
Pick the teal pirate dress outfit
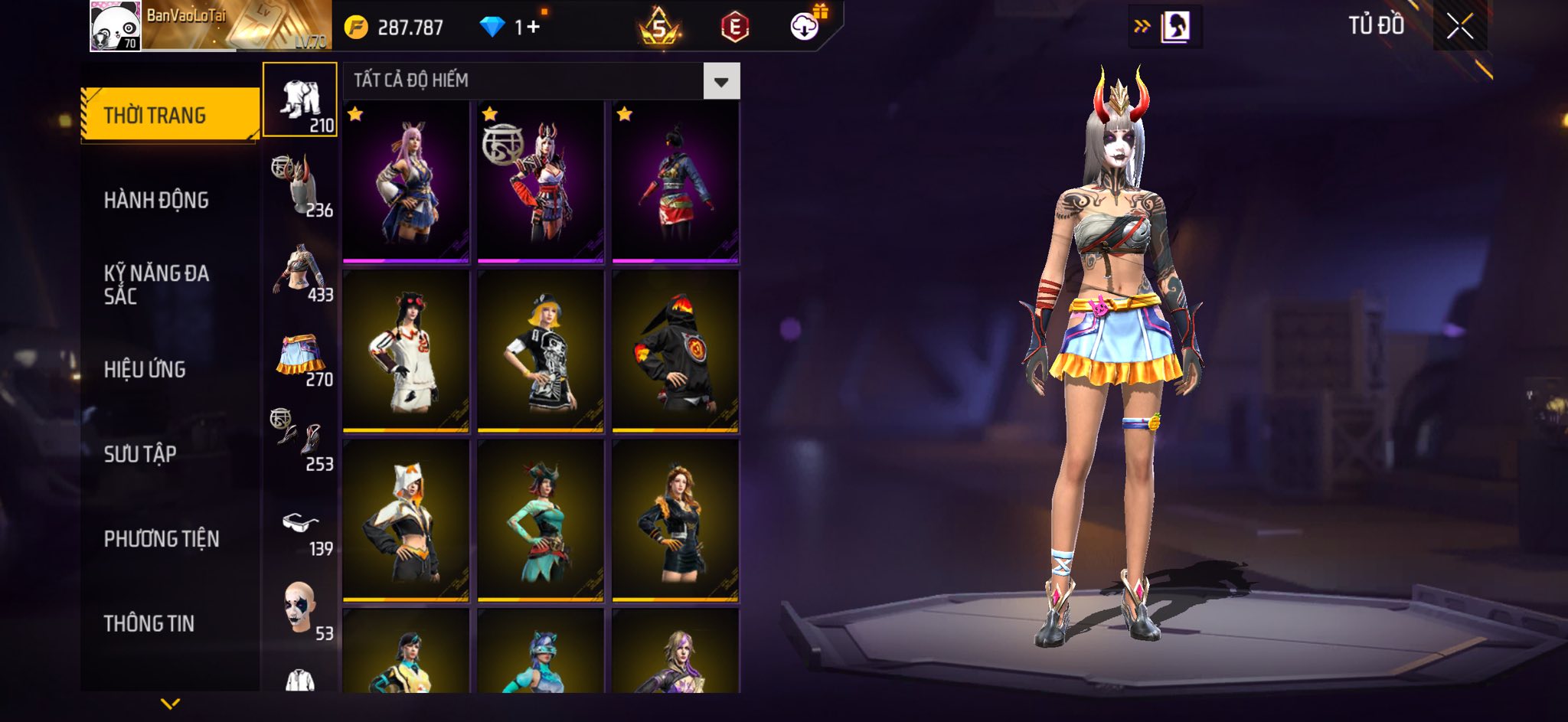click(541, 520)
